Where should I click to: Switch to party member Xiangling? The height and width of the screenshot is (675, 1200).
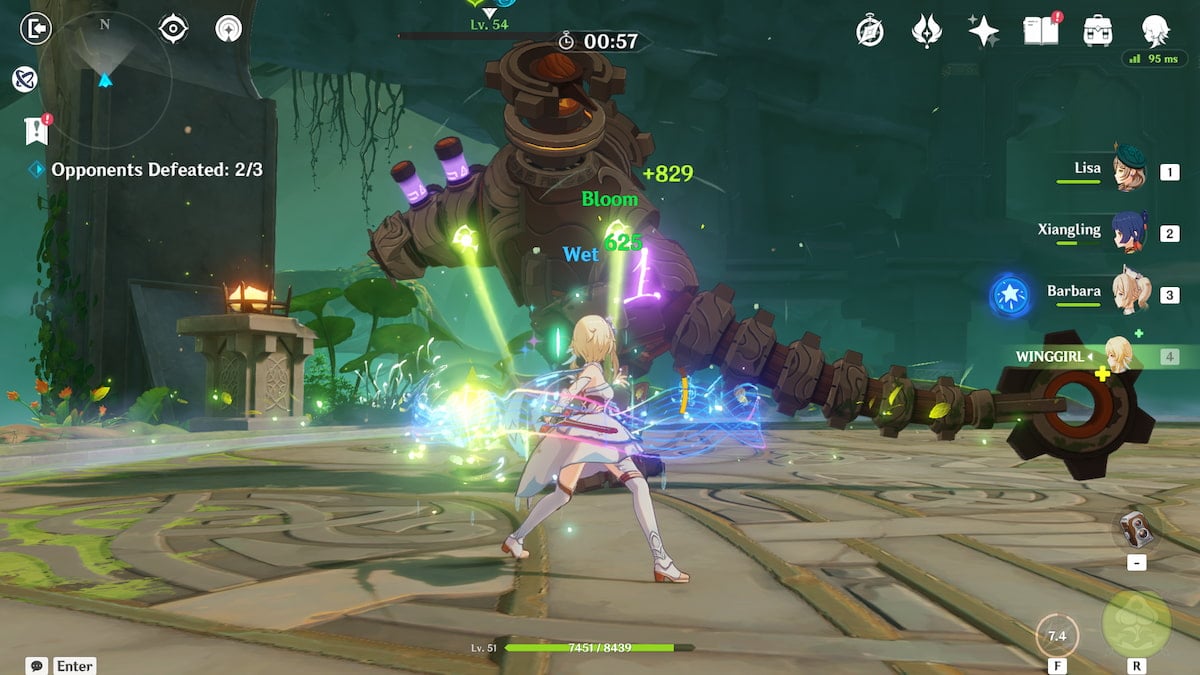coord(1130,233)
